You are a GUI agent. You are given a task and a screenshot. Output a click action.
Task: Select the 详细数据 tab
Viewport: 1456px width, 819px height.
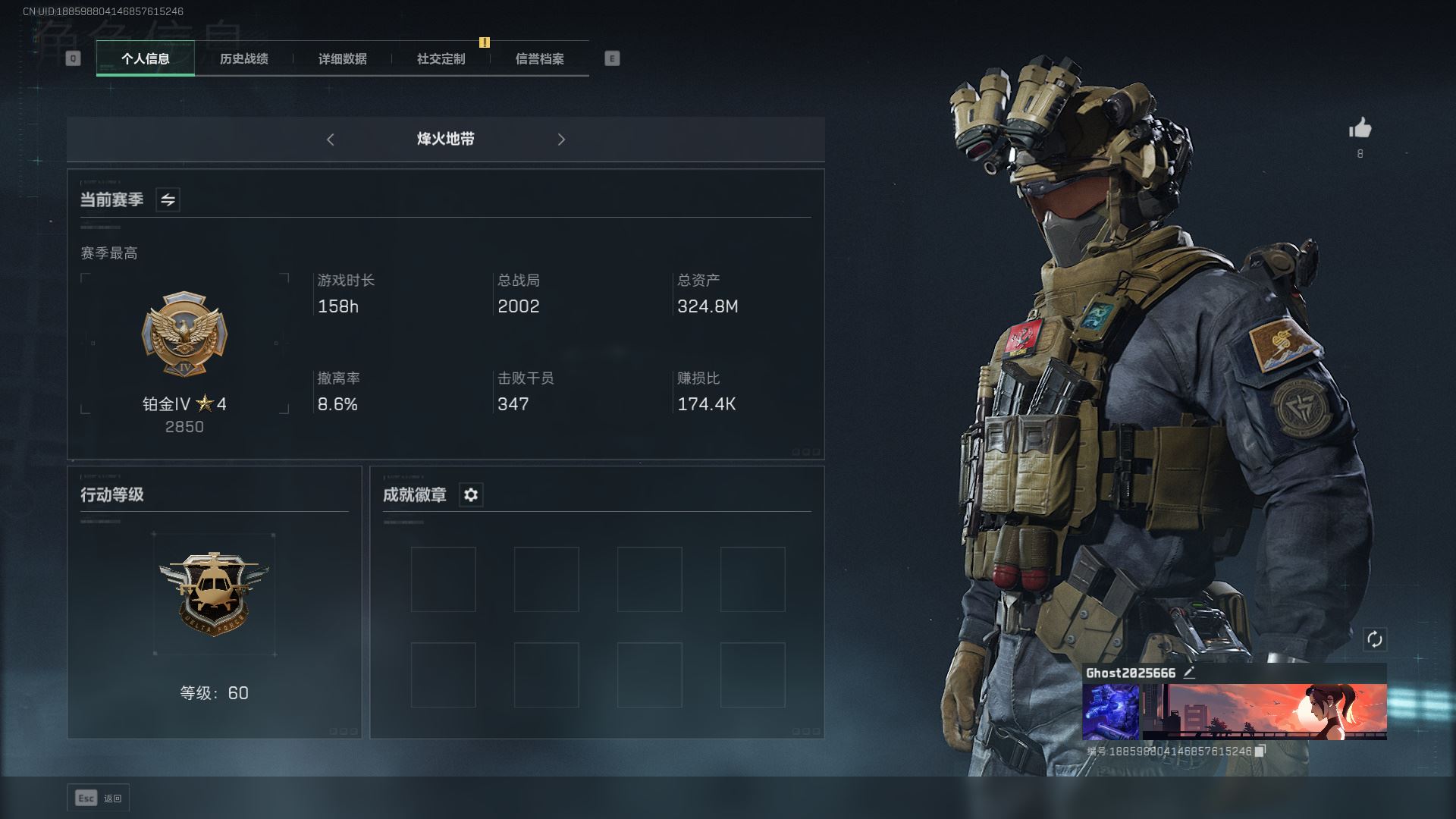pos(342,58)
